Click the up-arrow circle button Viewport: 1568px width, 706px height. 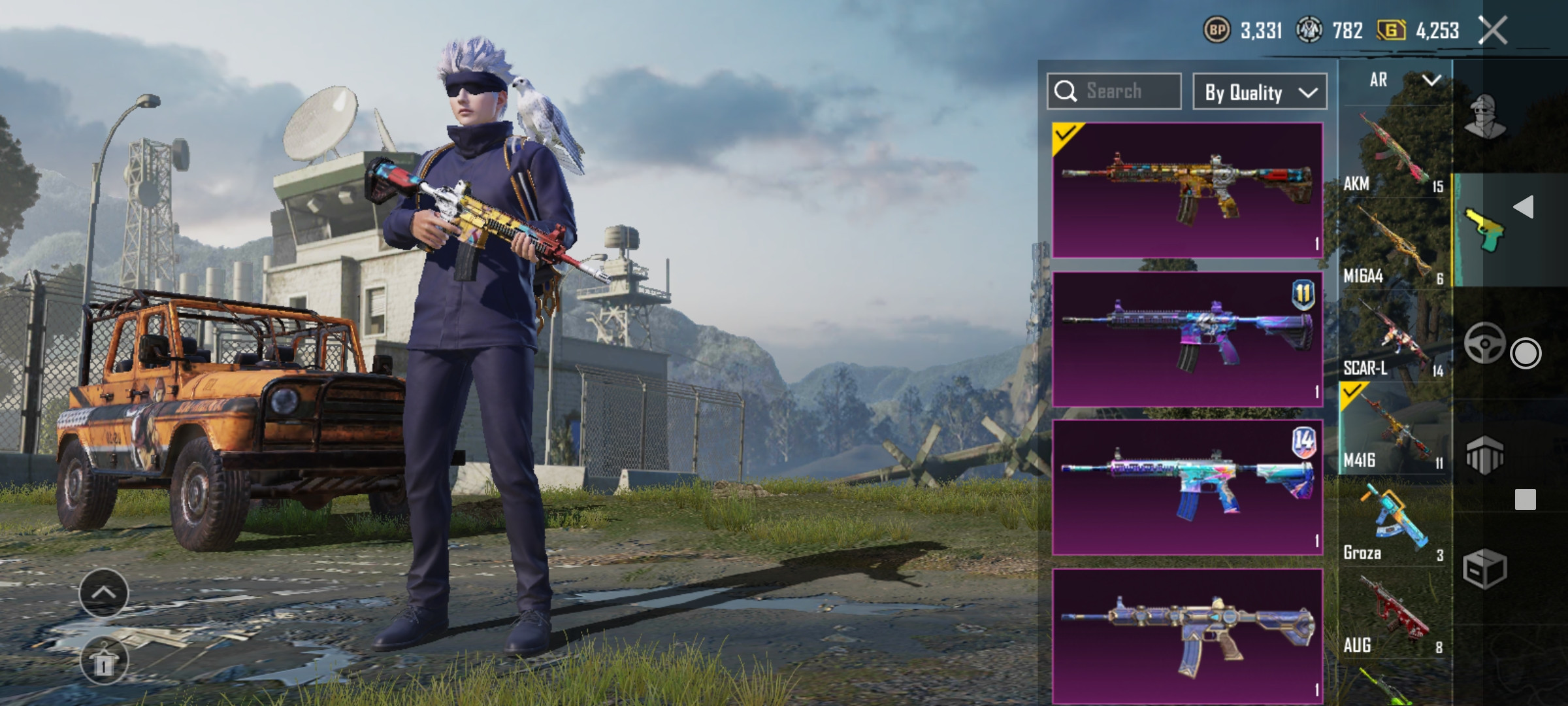104,593
